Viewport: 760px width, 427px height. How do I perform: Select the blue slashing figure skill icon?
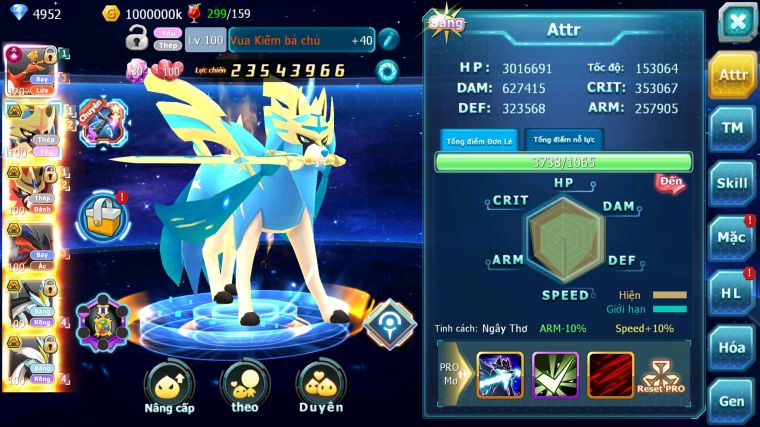[500, 375]
